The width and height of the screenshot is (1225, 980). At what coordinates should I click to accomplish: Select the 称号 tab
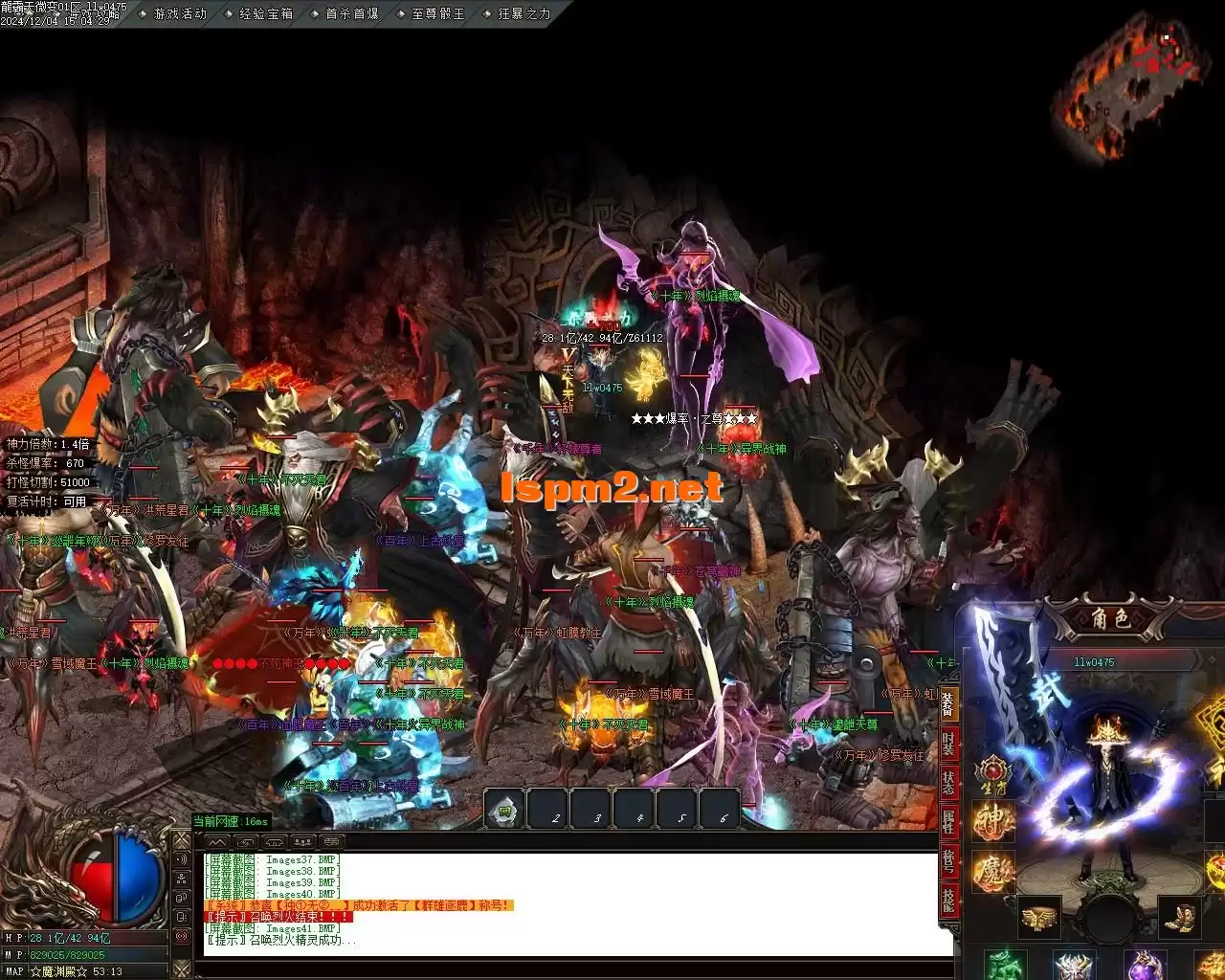coord(947,861)
